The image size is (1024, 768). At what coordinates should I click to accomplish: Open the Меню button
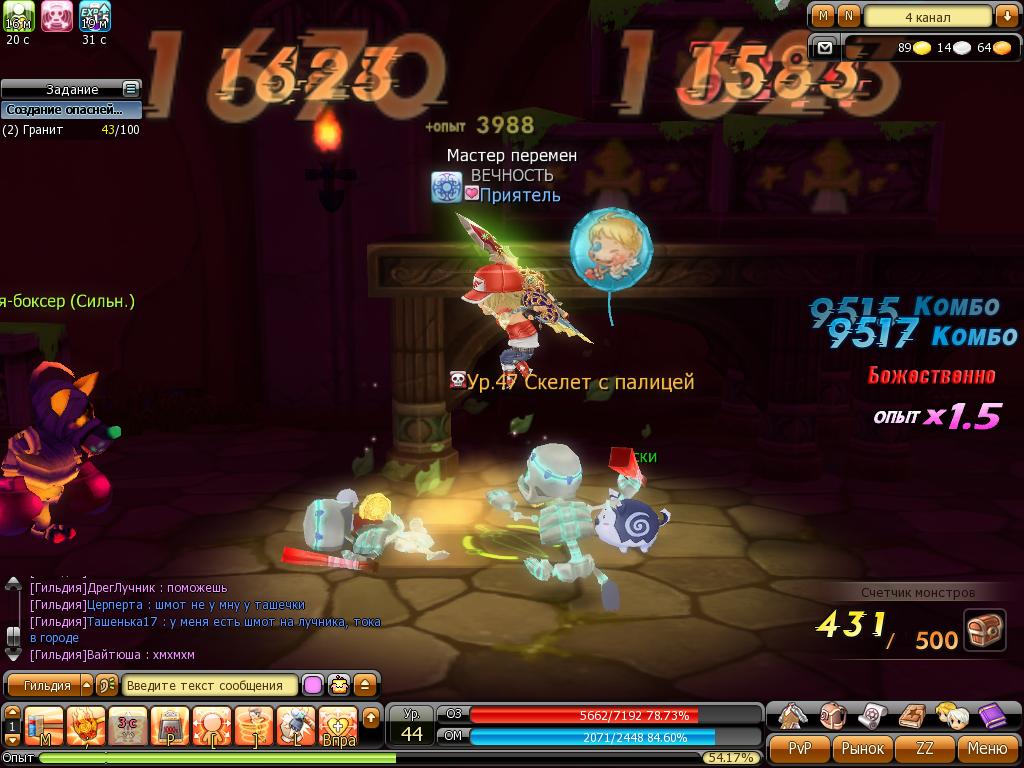[x=987, y=748]
